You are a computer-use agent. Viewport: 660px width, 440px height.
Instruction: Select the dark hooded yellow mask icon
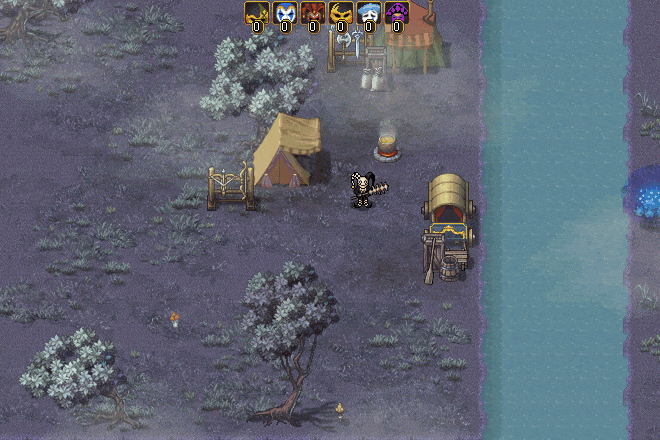click(x=257, y=13)
